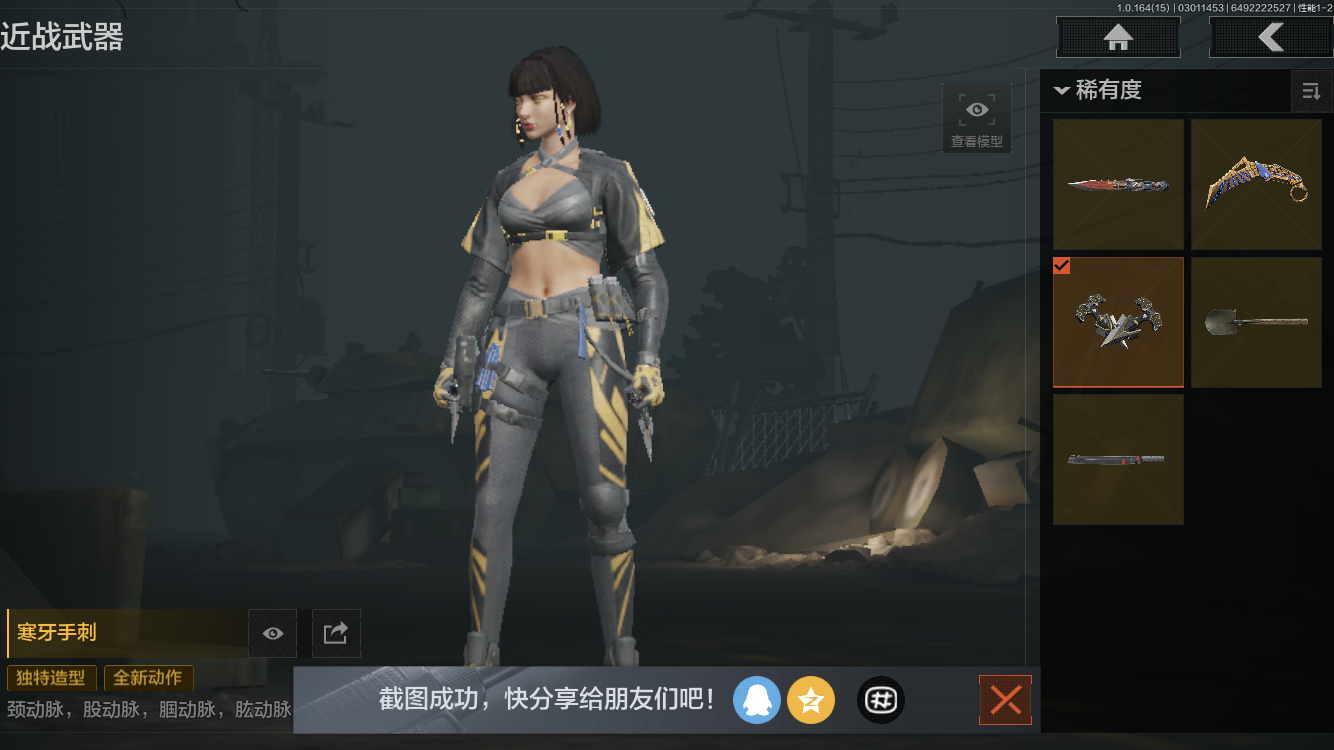The width and height of the screenshot is (1334, 750).
Task: Select the shovel weapon thumbnail
Action: point(1256,322)
